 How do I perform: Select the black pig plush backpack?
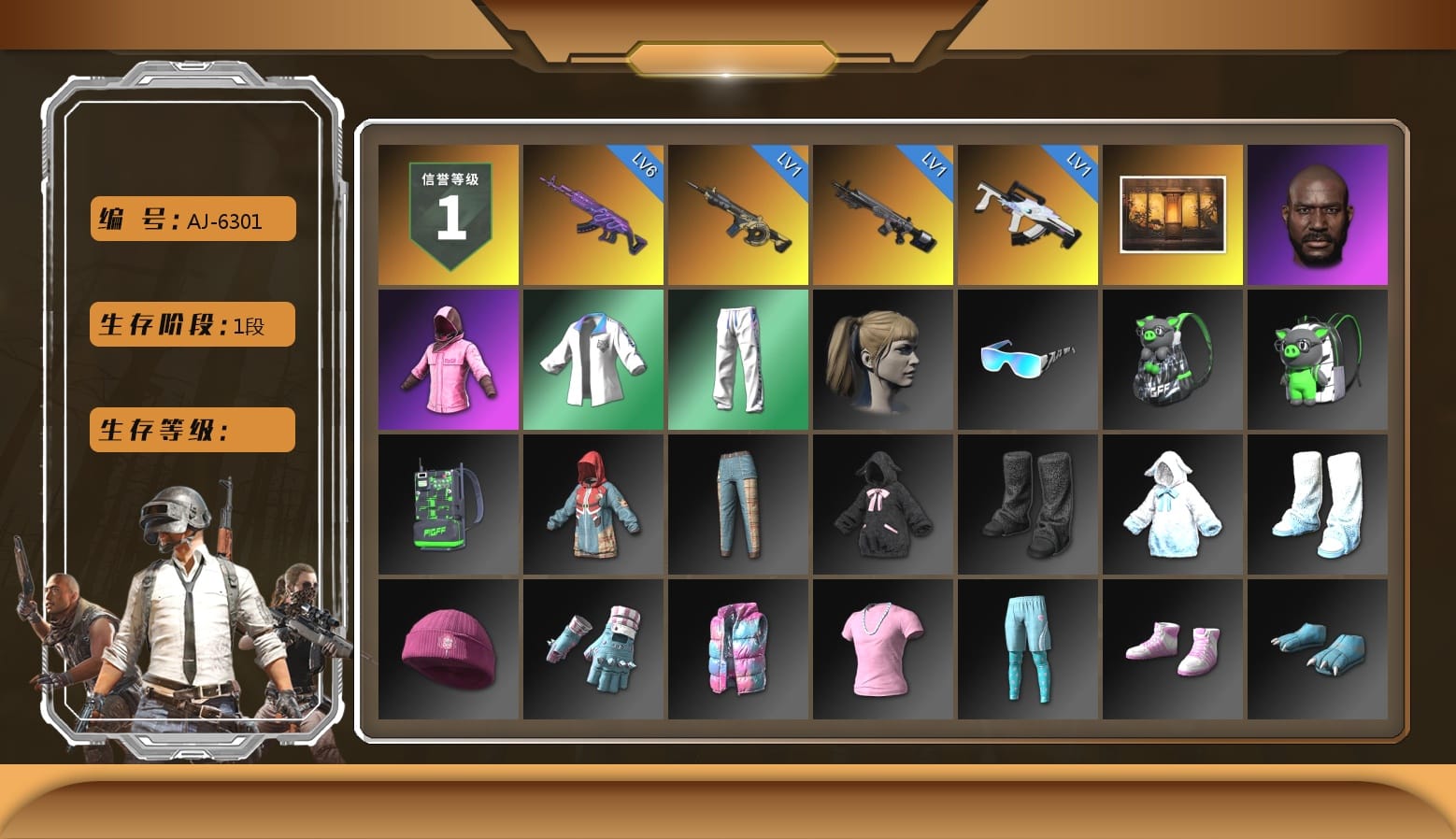tap(1172, 359)
